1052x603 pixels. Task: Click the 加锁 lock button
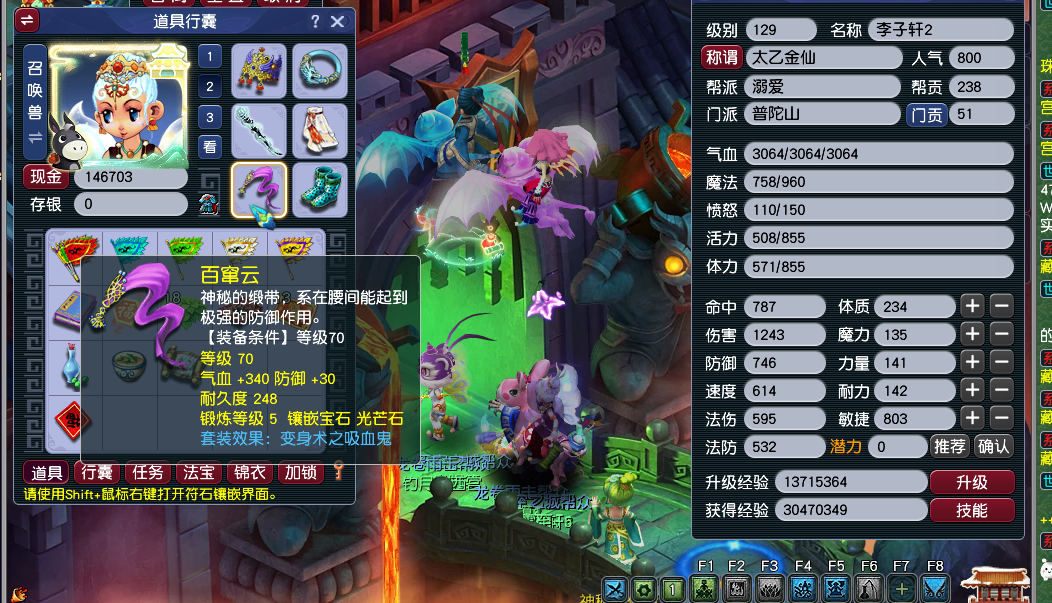pyautogui.click(x=300, y=473)
